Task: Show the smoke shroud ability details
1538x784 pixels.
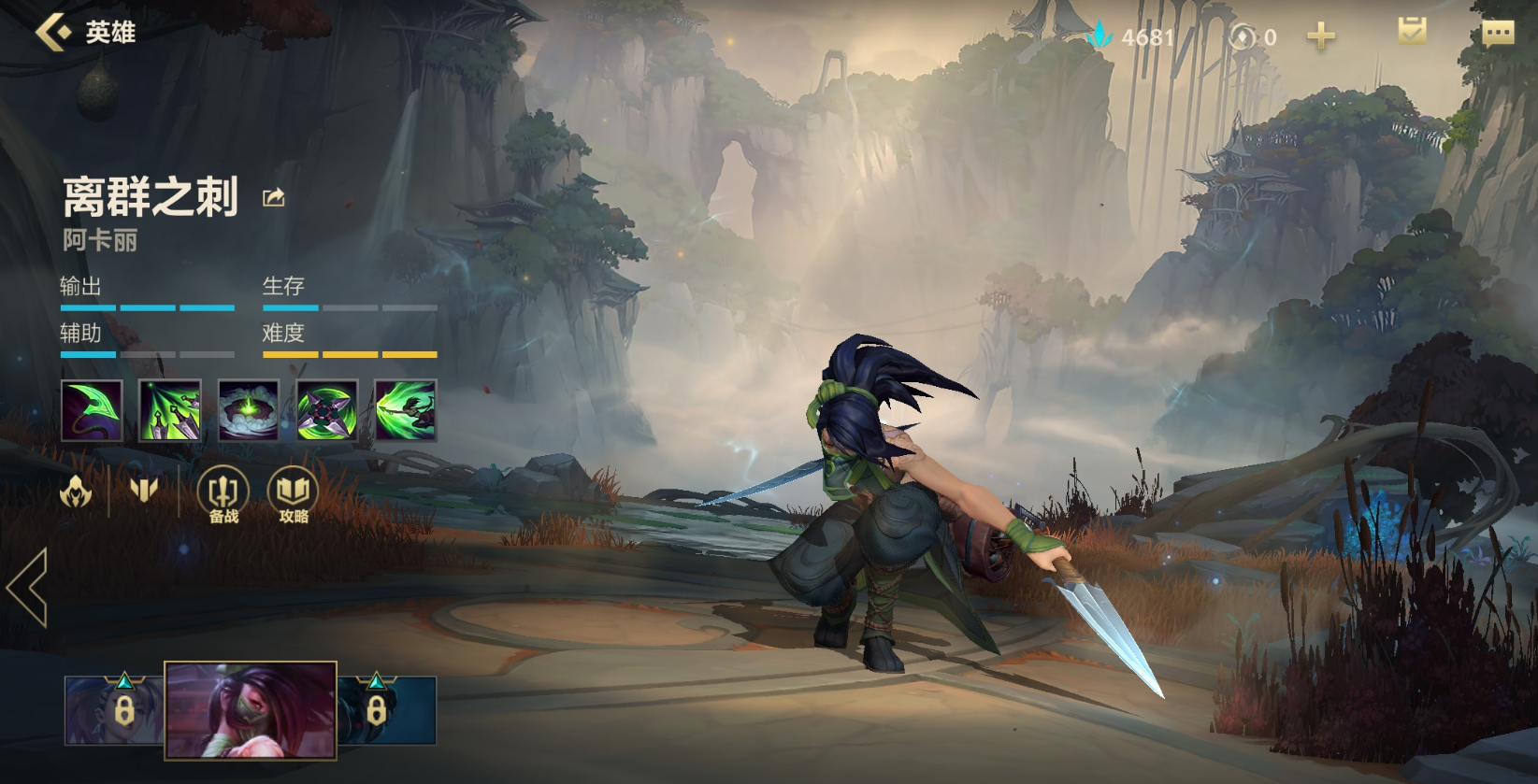Action: point(249,410)
